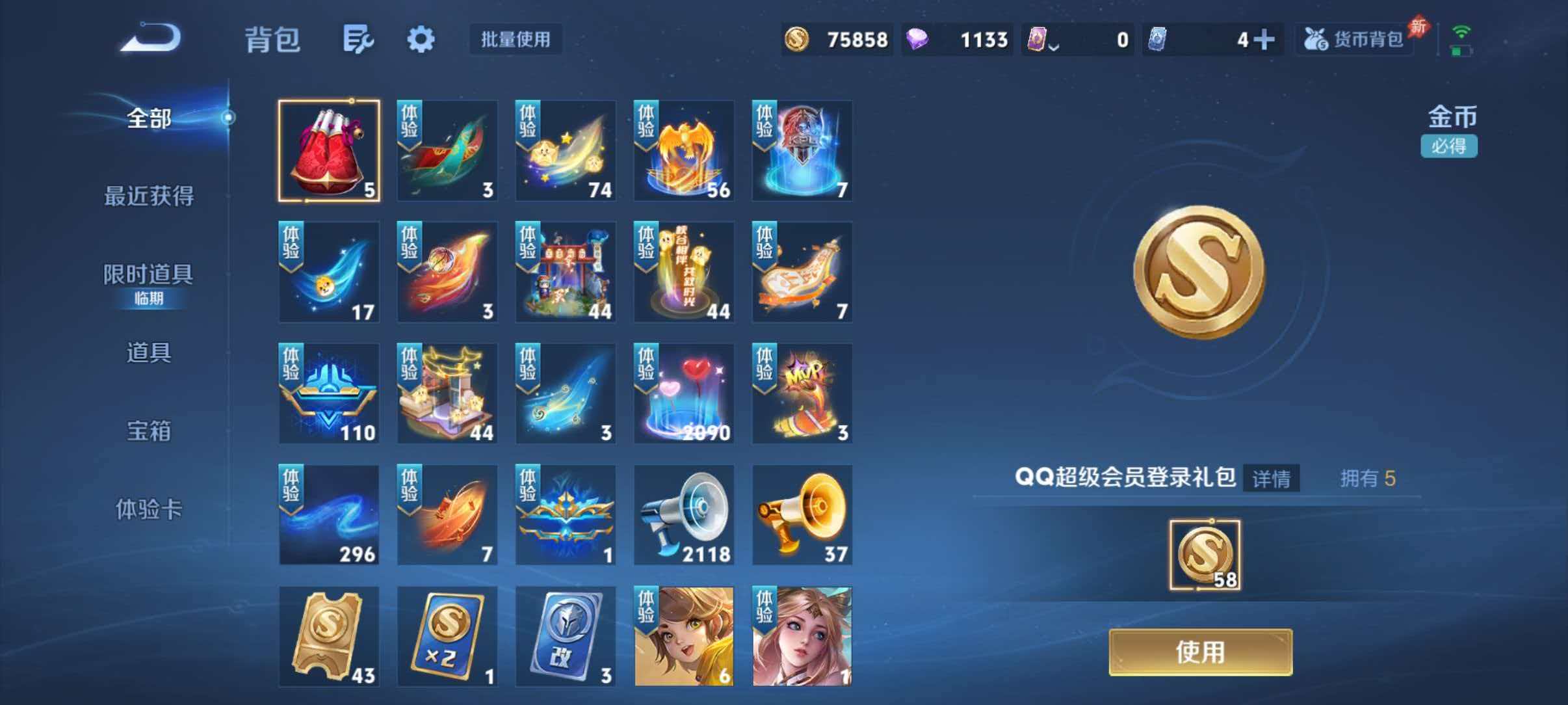Click the 批量使用 button

pos(516,40)
